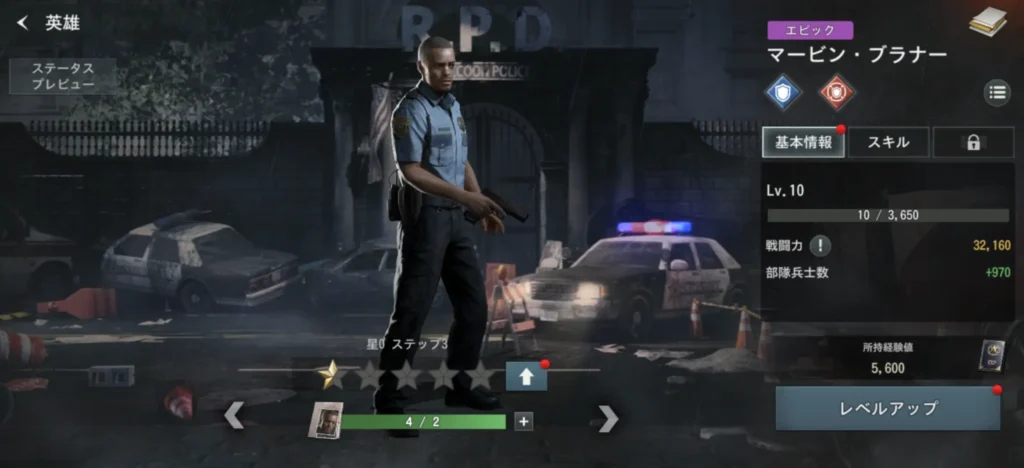
Task: Switch to the 基本情報 tab
Action: (x=804, y=142)
